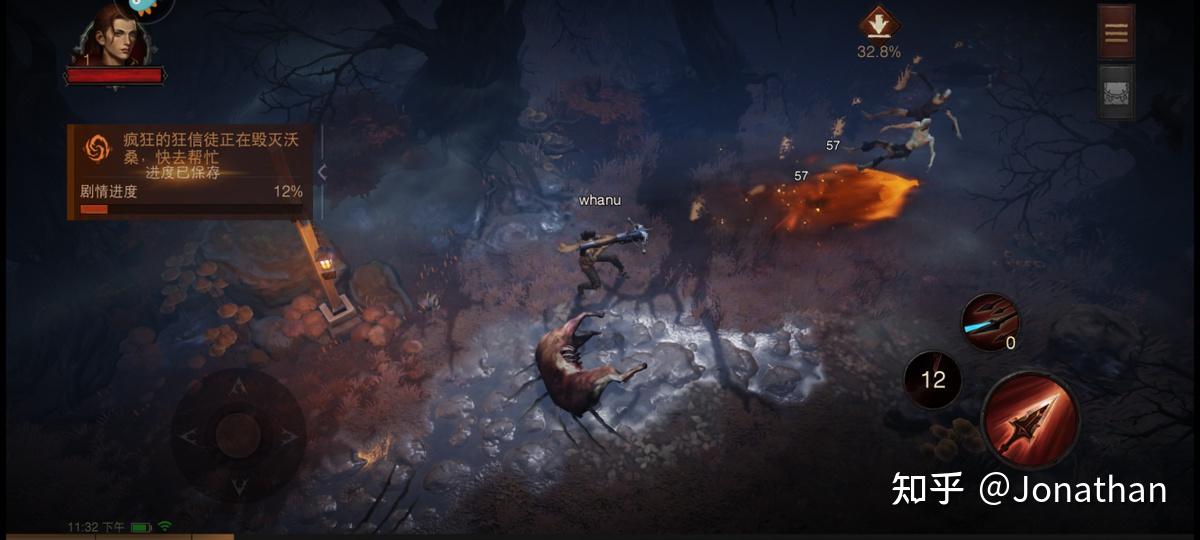
Task: Select the quest tracker with 12% story progress
Action: tap(190, 170)
